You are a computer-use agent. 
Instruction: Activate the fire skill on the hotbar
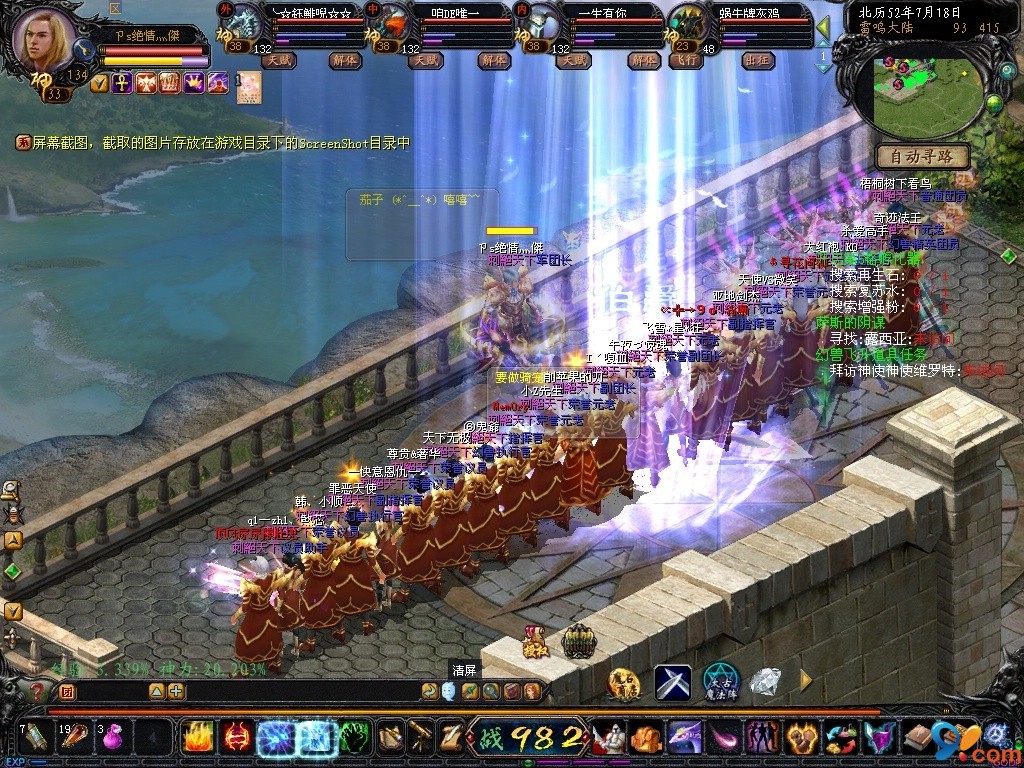point(197,738)
